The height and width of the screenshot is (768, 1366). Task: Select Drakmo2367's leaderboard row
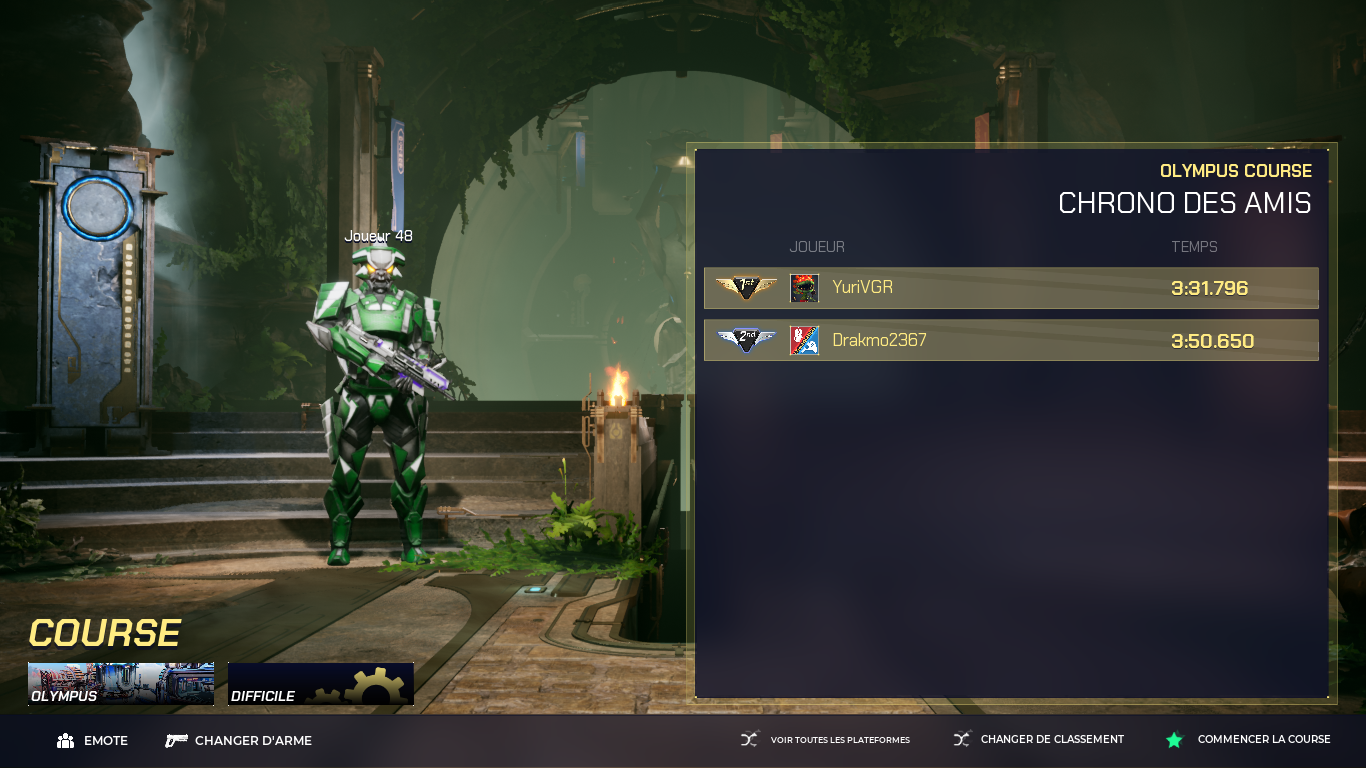[x=1011, y=340]
